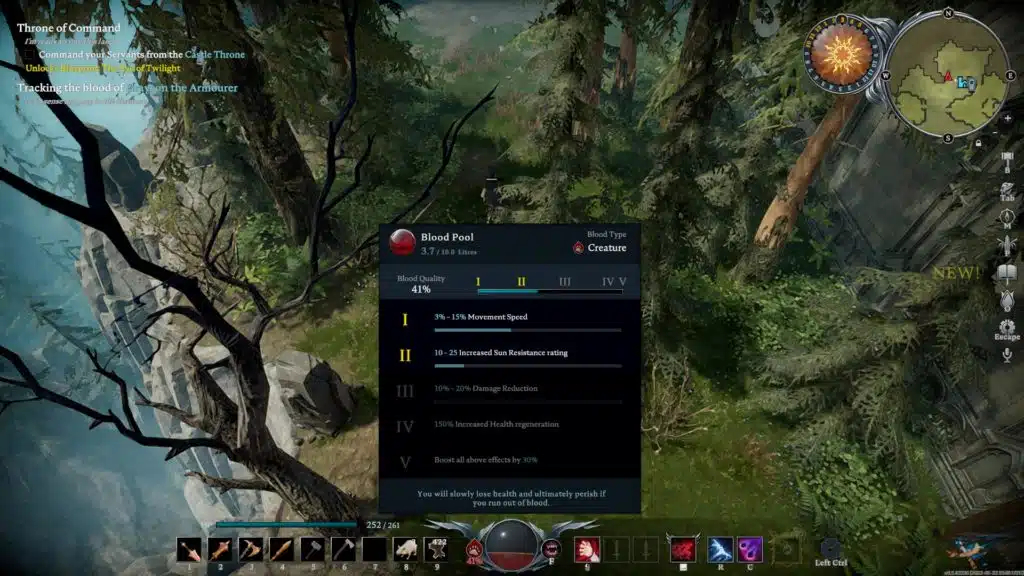
Task: Open the circular minimap
Action: (947, 77)
